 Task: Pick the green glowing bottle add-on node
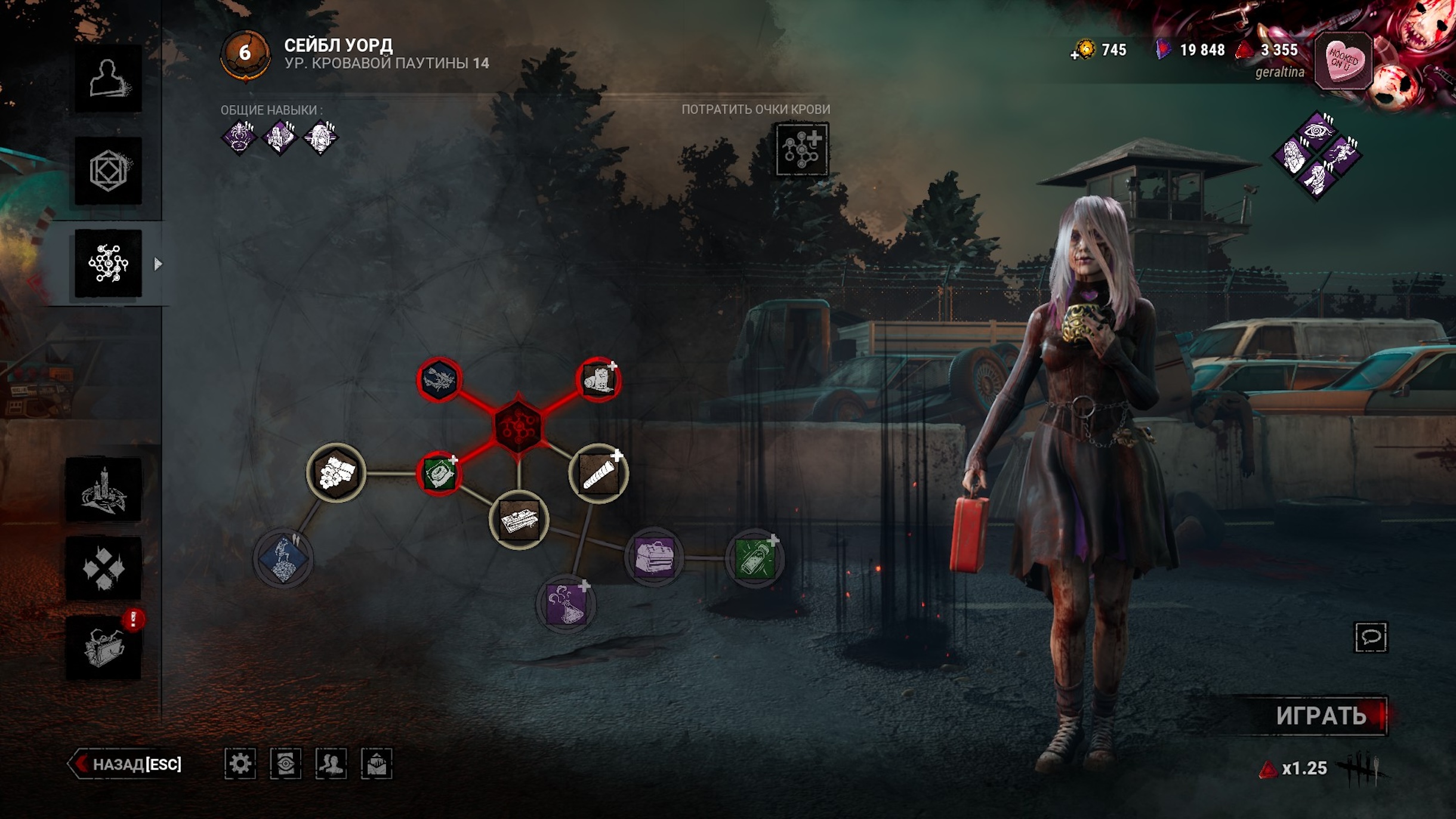pos(755,558)
